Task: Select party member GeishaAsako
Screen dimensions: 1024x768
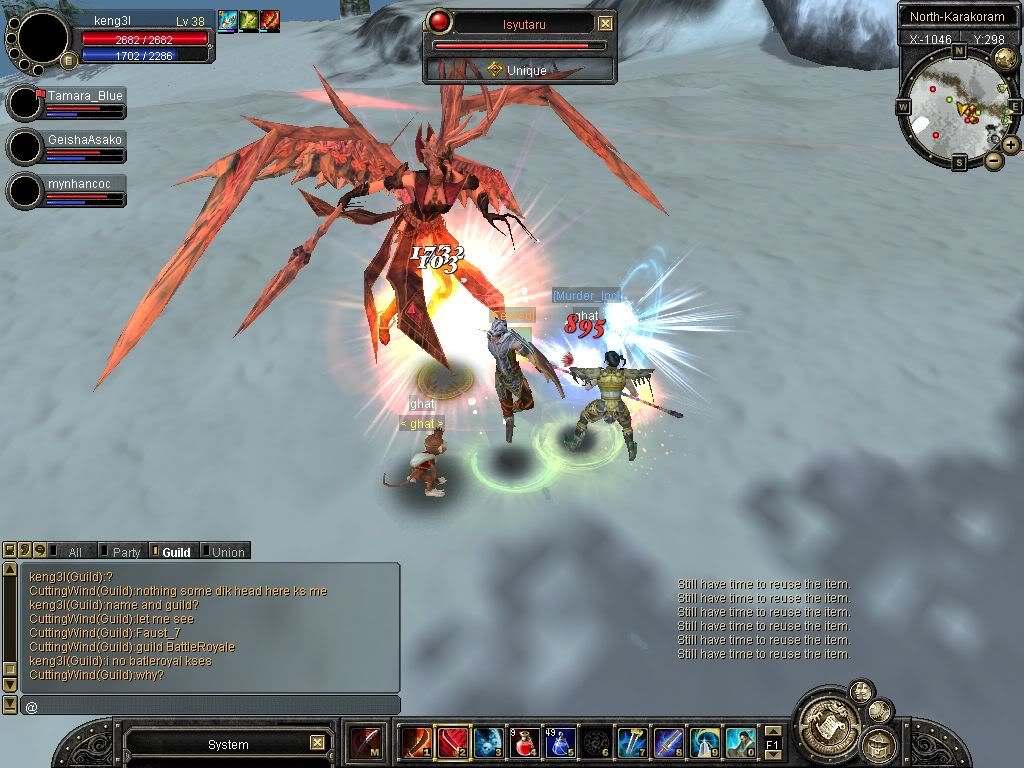Action: pos(84,140)
